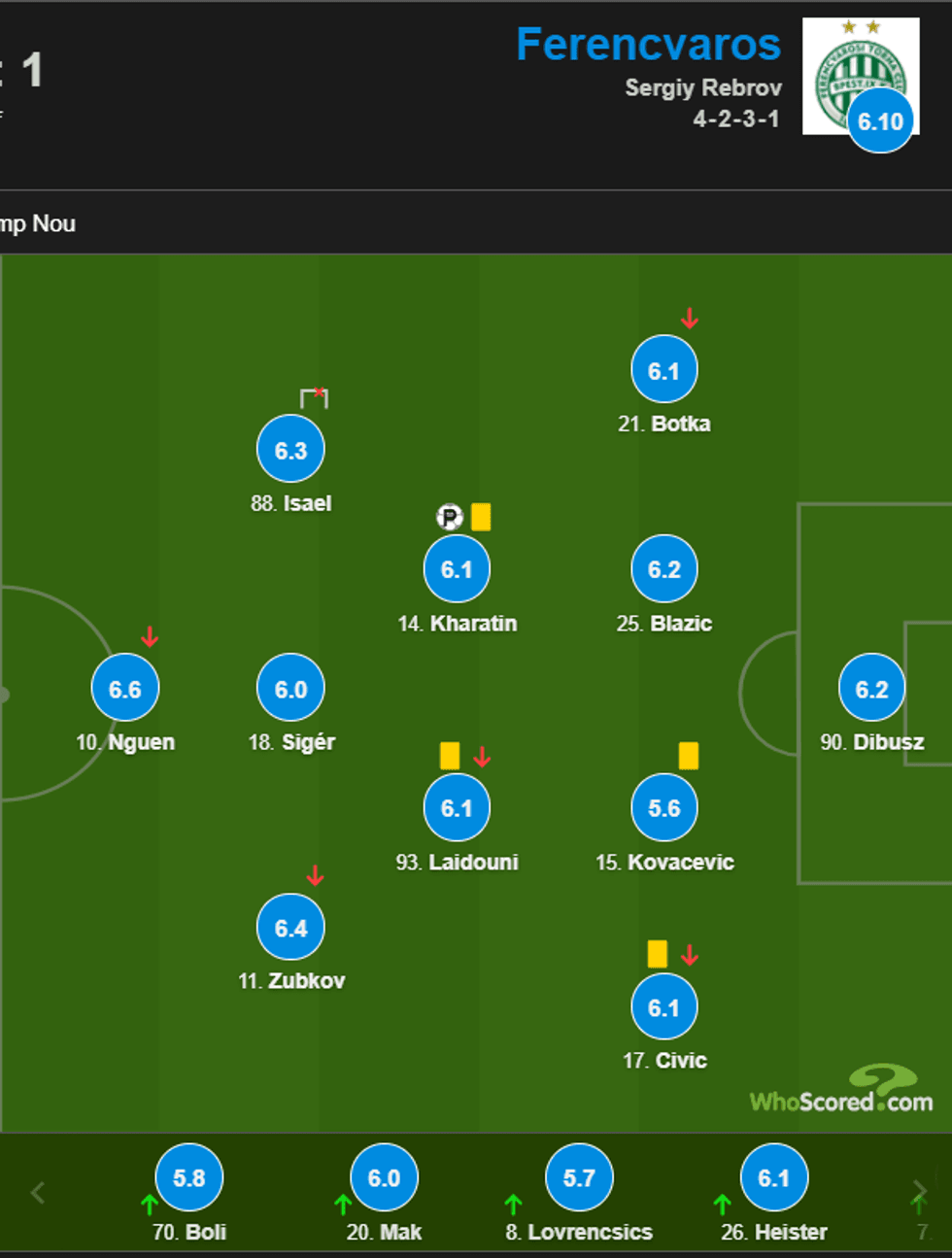Open substitute Heister's 6.1 rating
The image size is (952, 1258).
pos(774,1177)
